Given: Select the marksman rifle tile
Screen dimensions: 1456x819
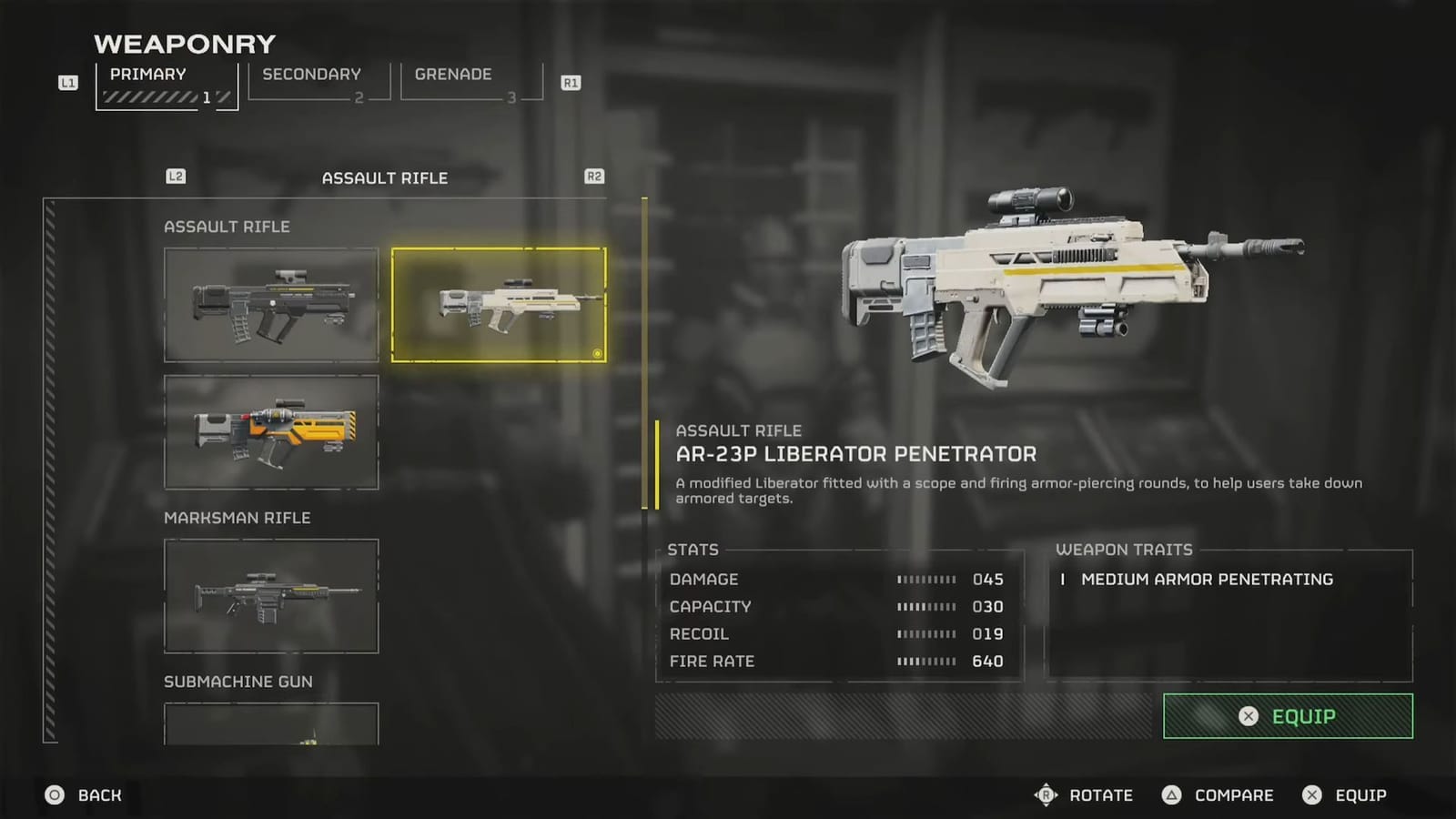Looking at the screenshot, I should pos(271,596).
